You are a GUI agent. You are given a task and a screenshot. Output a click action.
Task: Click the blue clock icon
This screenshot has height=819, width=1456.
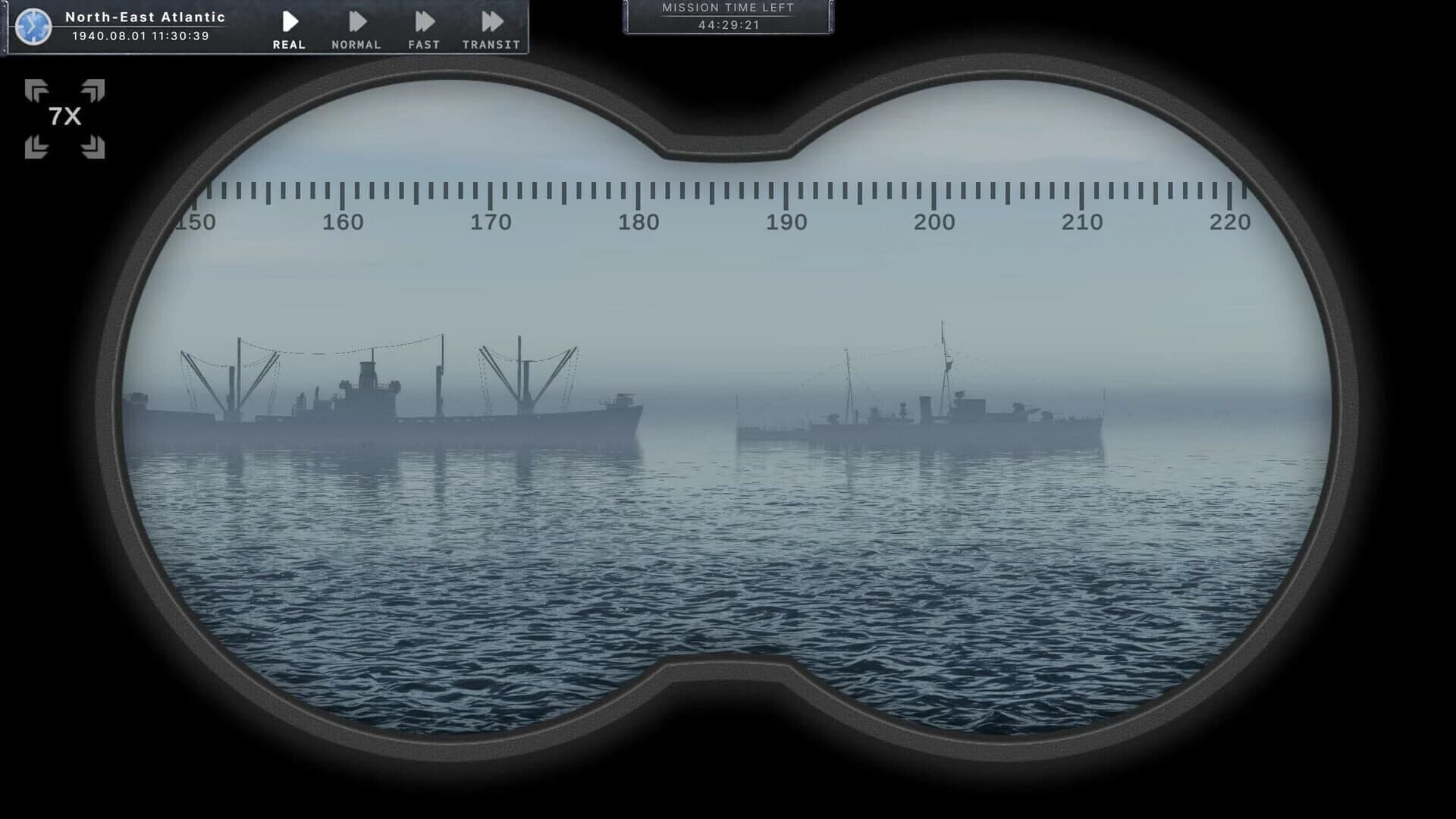point(32,25)
